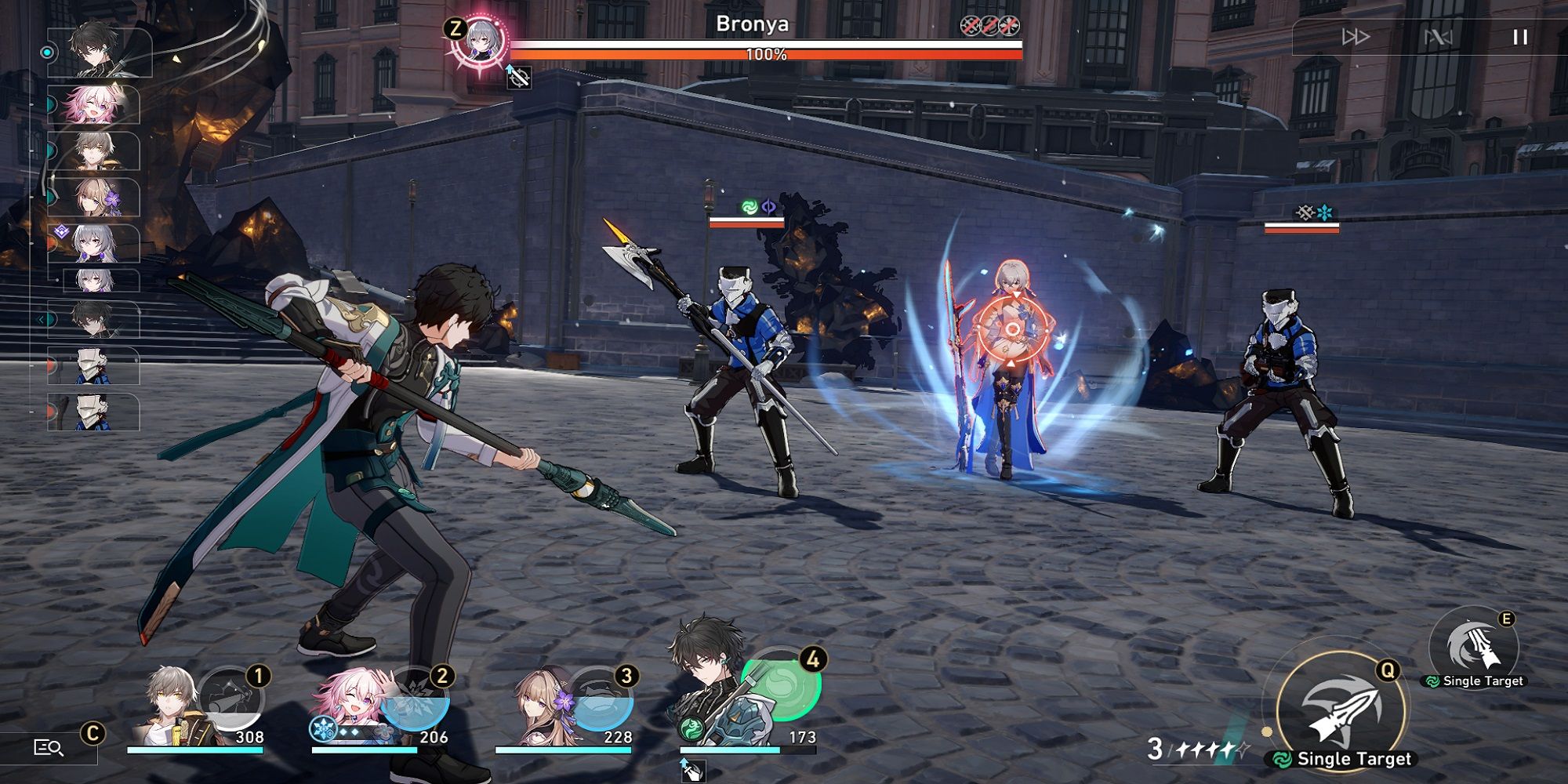
Task: Toggle double-speed battle mode
Action: 1355,37
